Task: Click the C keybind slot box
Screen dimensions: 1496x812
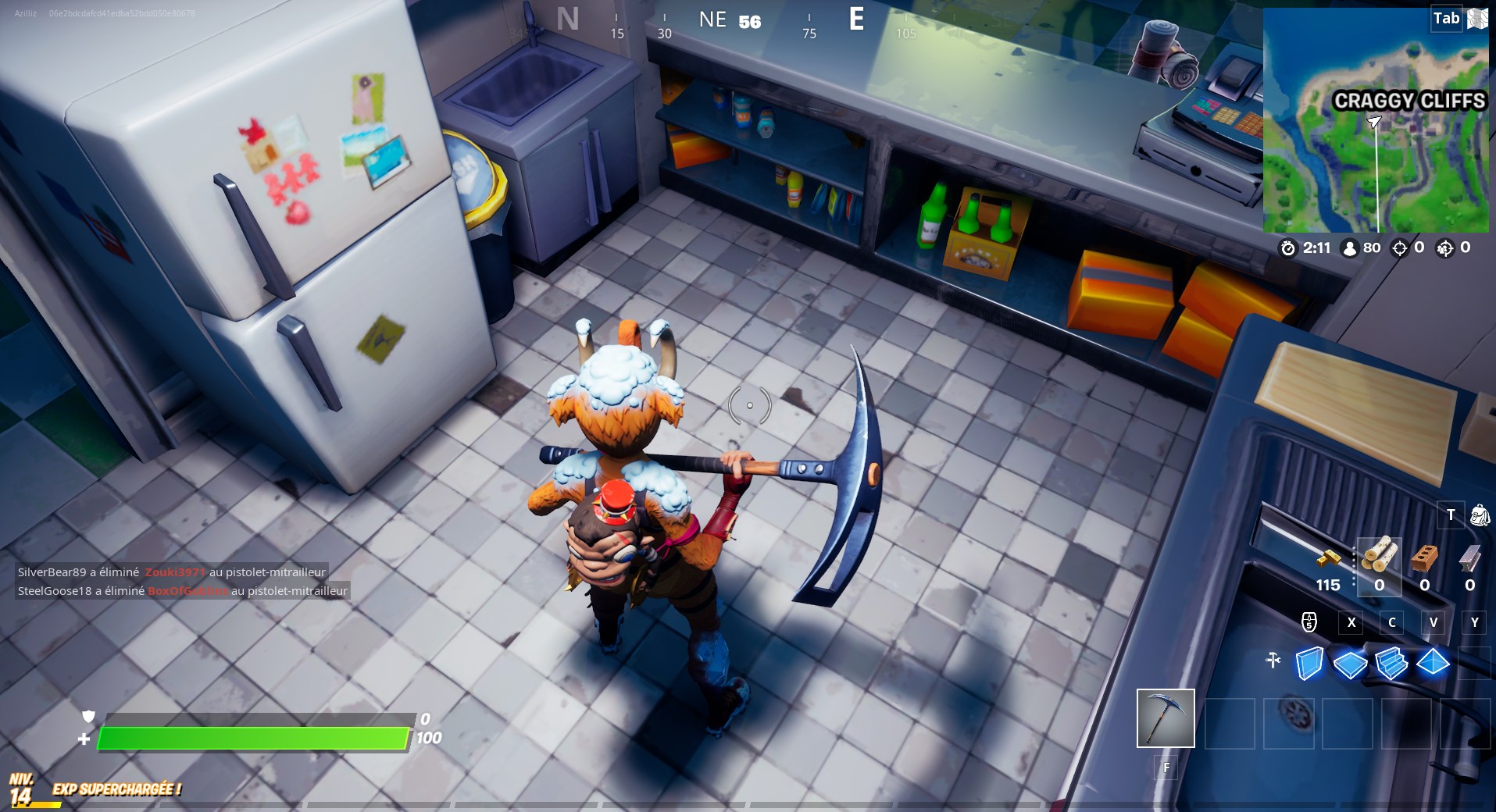Action: tap(1392, 623)
